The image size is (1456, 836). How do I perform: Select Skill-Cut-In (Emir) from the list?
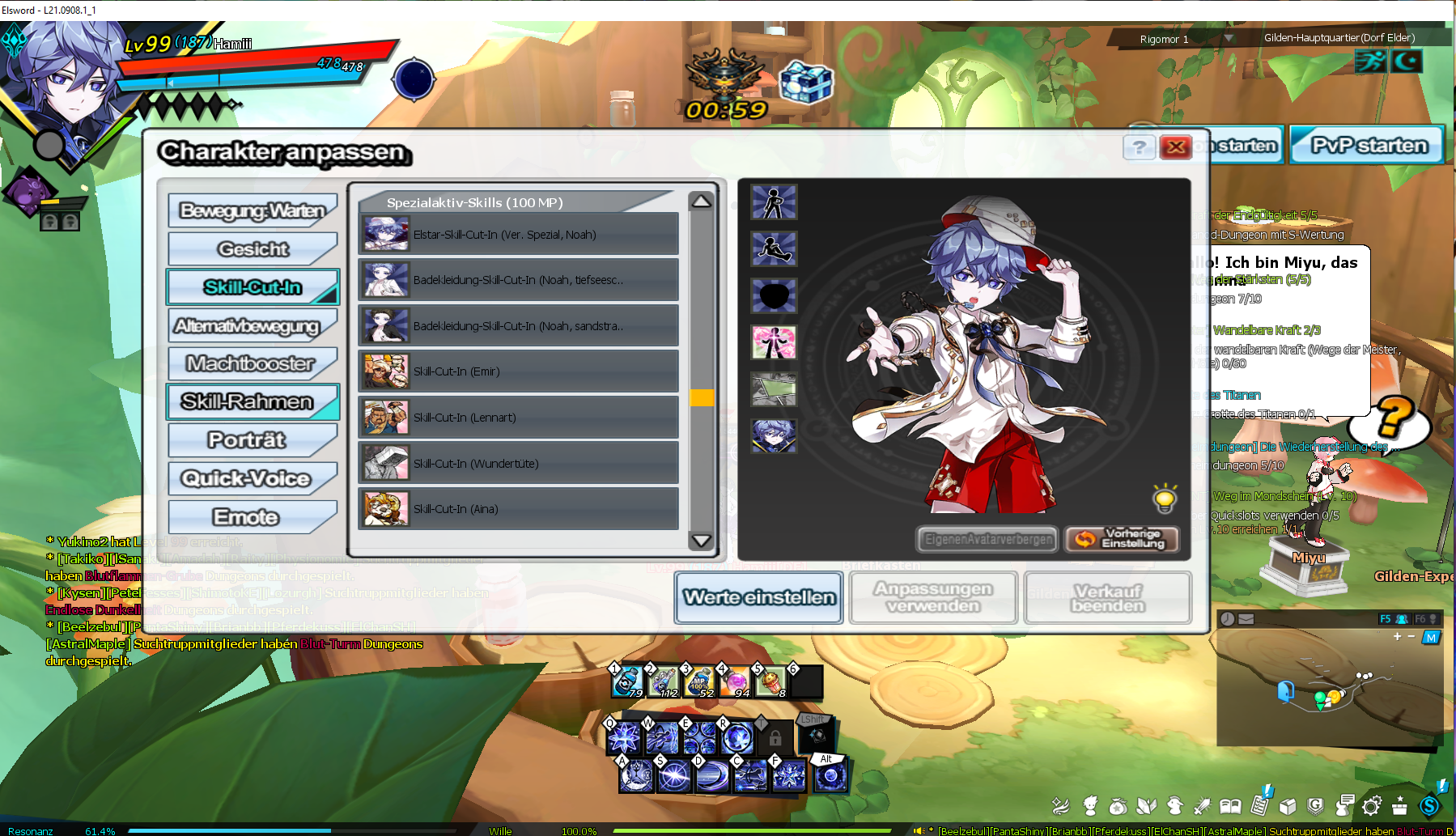518,371
